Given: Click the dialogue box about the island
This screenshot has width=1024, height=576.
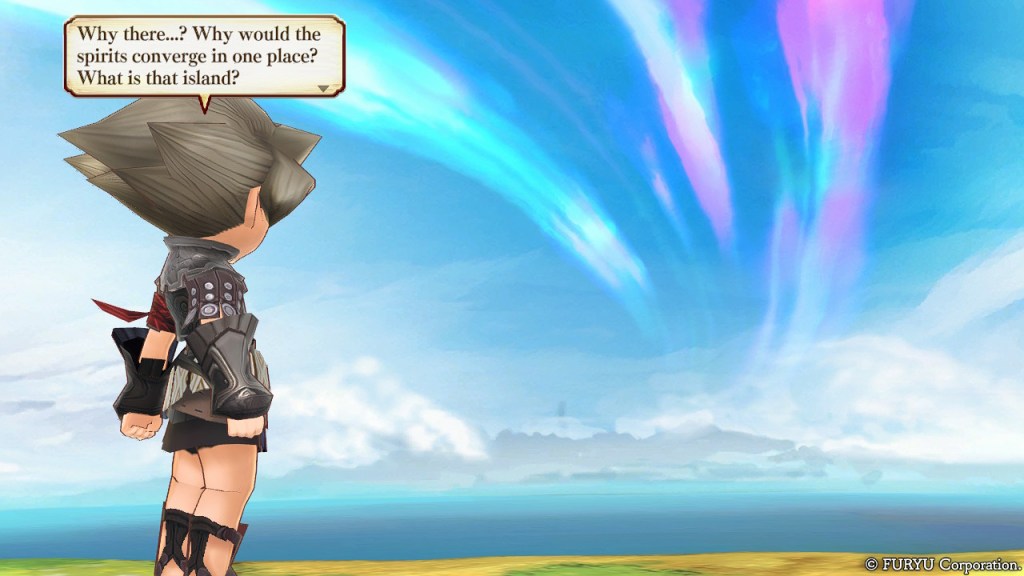Looking at the screenshot, I should 204,56.
